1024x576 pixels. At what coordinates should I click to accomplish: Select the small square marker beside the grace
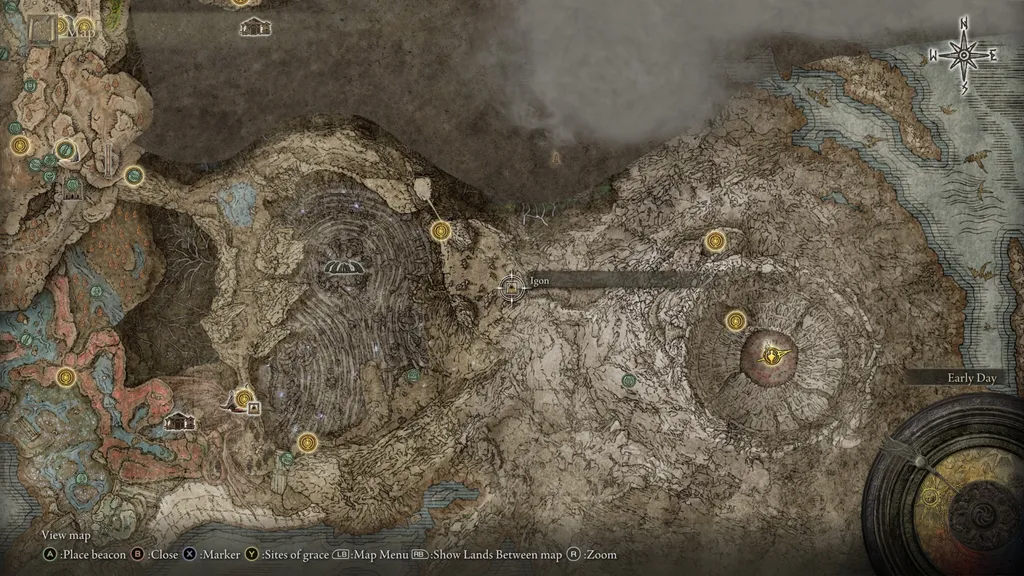254,407
